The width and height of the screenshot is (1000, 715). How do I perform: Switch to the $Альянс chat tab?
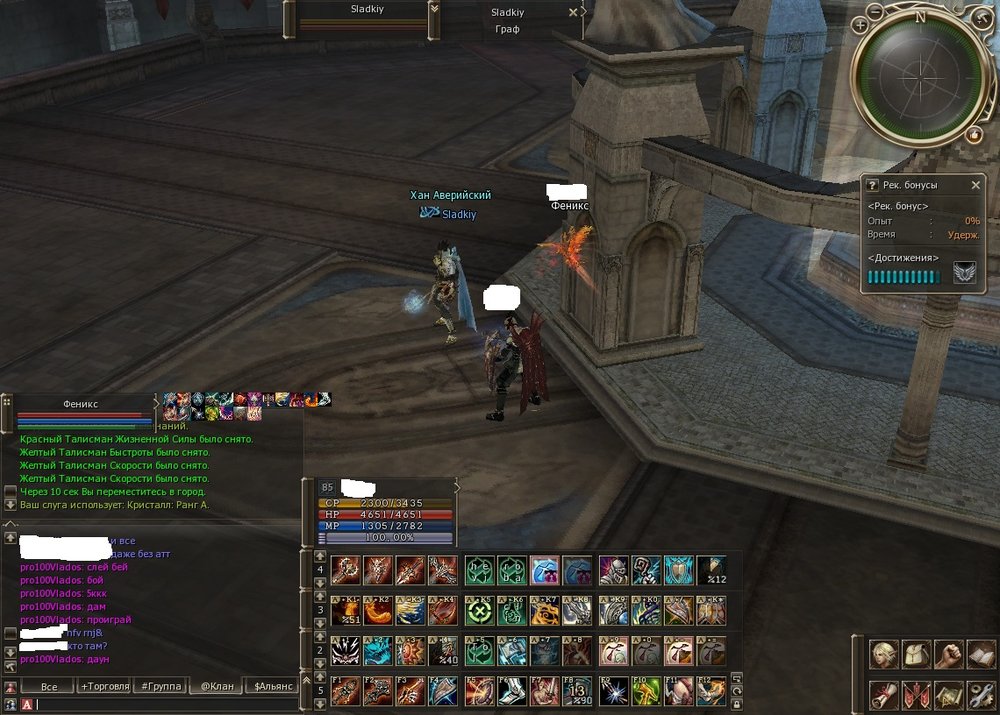[x=274, y=687]
